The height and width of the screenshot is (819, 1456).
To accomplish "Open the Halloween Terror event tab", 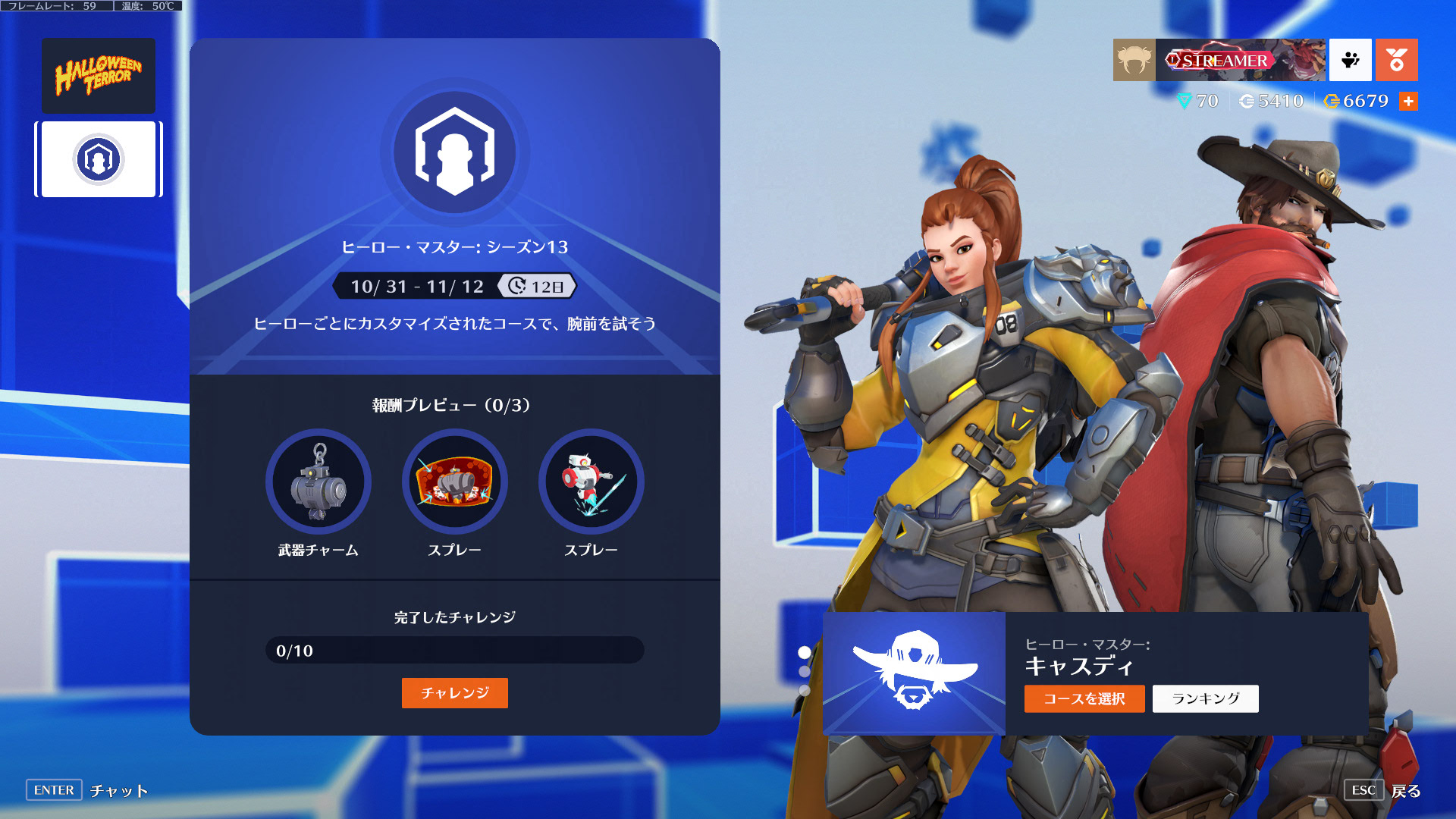I will point(99,76).
